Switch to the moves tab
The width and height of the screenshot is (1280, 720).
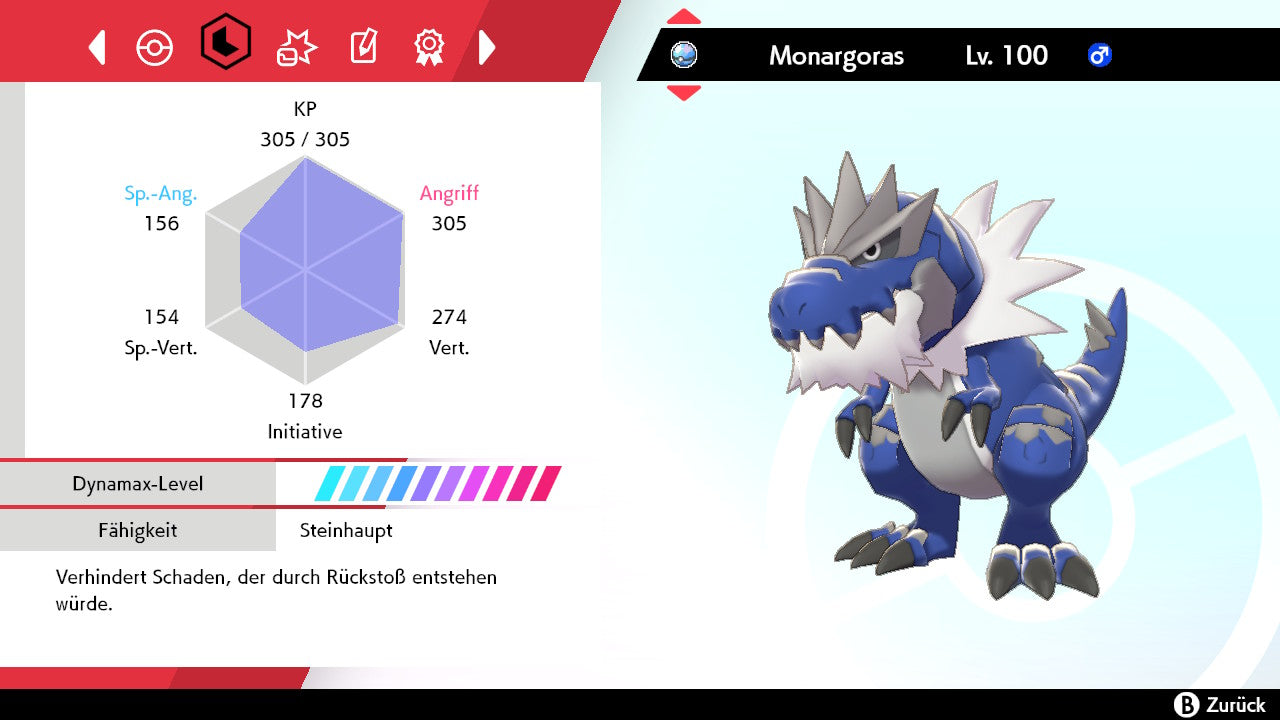coord(296,47)
